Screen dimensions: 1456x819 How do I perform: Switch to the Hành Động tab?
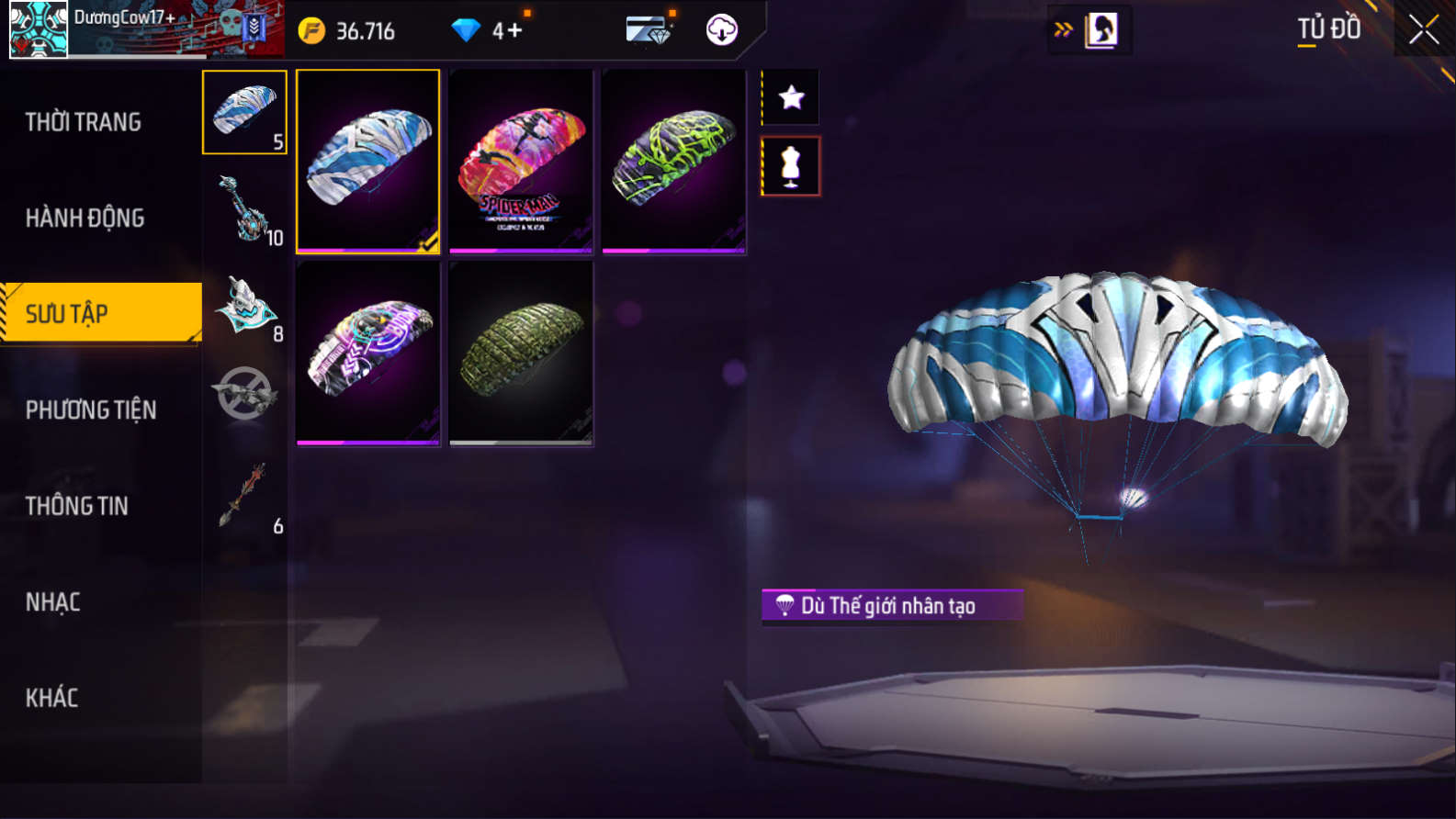coord(85,219)
